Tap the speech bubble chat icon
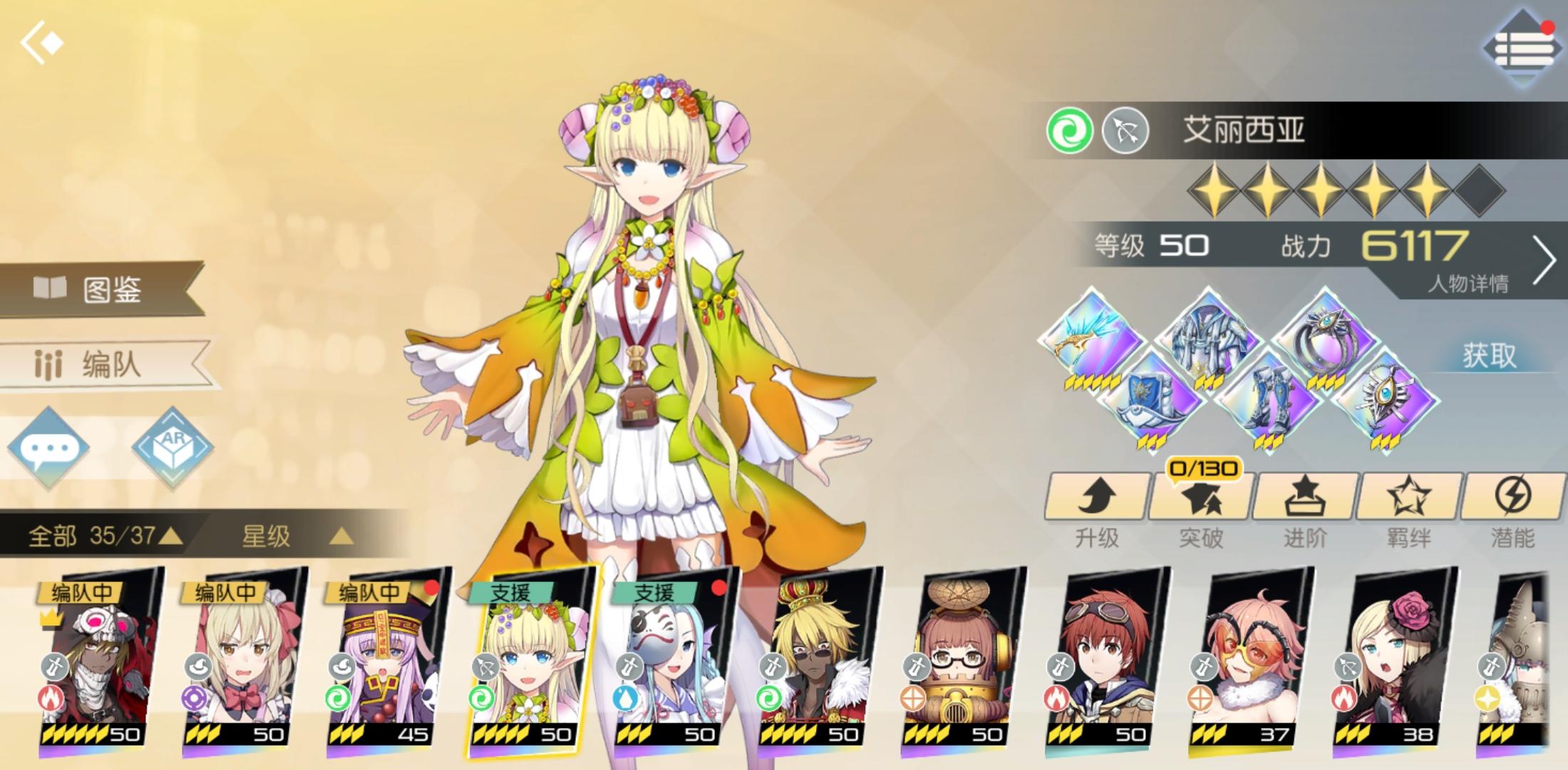This screenshot has width=1568, height=770. click(x=48, y=448)
